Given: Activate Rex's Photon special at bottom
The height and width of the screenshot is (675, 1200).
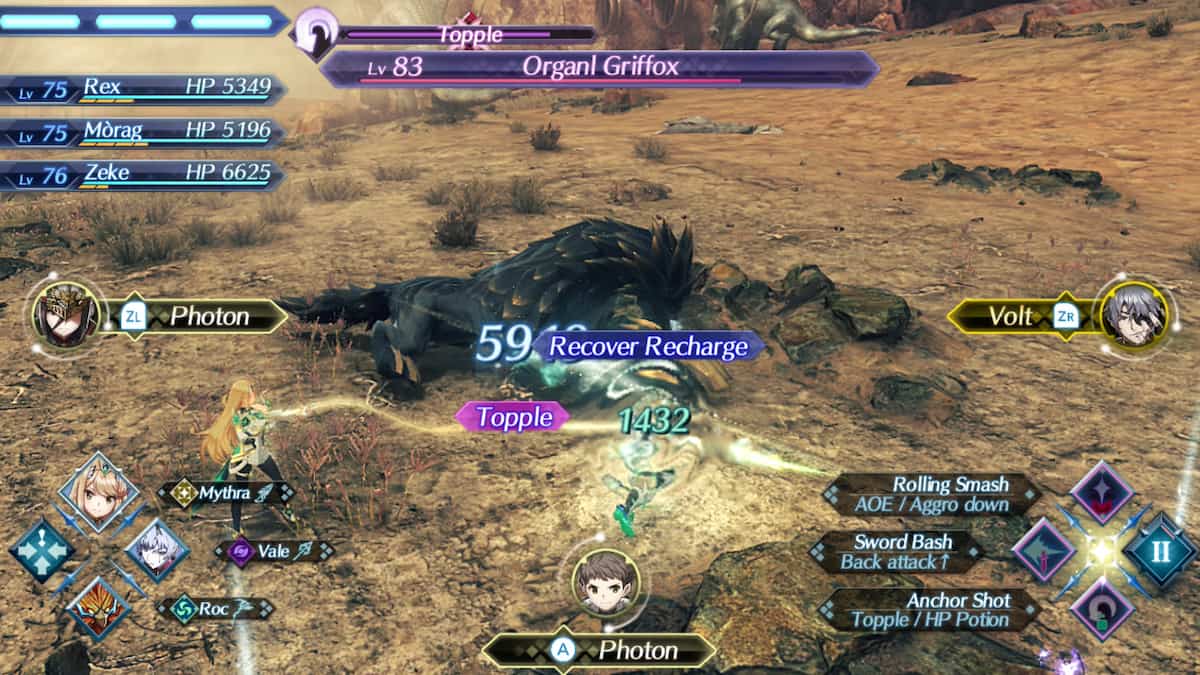Looking at the screenshot, I should [x=600, y=651].
